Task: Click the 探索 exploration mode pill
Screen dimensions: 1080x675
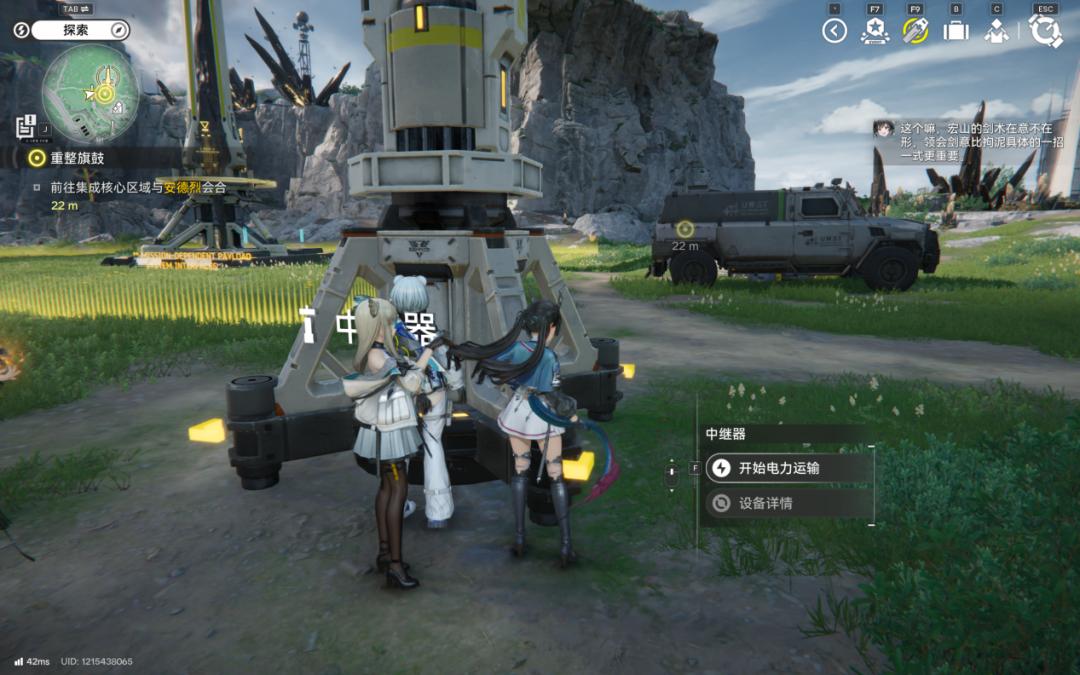Action: point(78,30)
